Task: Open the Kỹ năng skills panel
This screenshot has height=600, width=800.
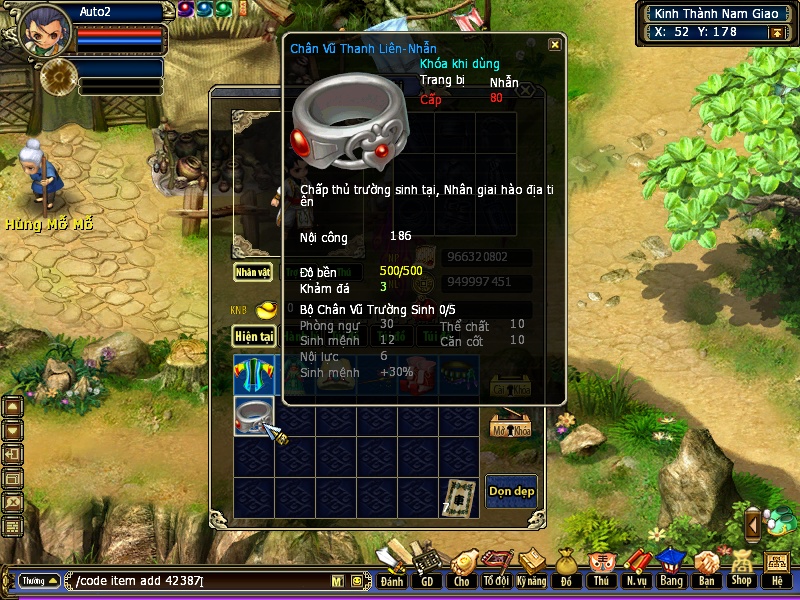Action: [x=530, y=567]
